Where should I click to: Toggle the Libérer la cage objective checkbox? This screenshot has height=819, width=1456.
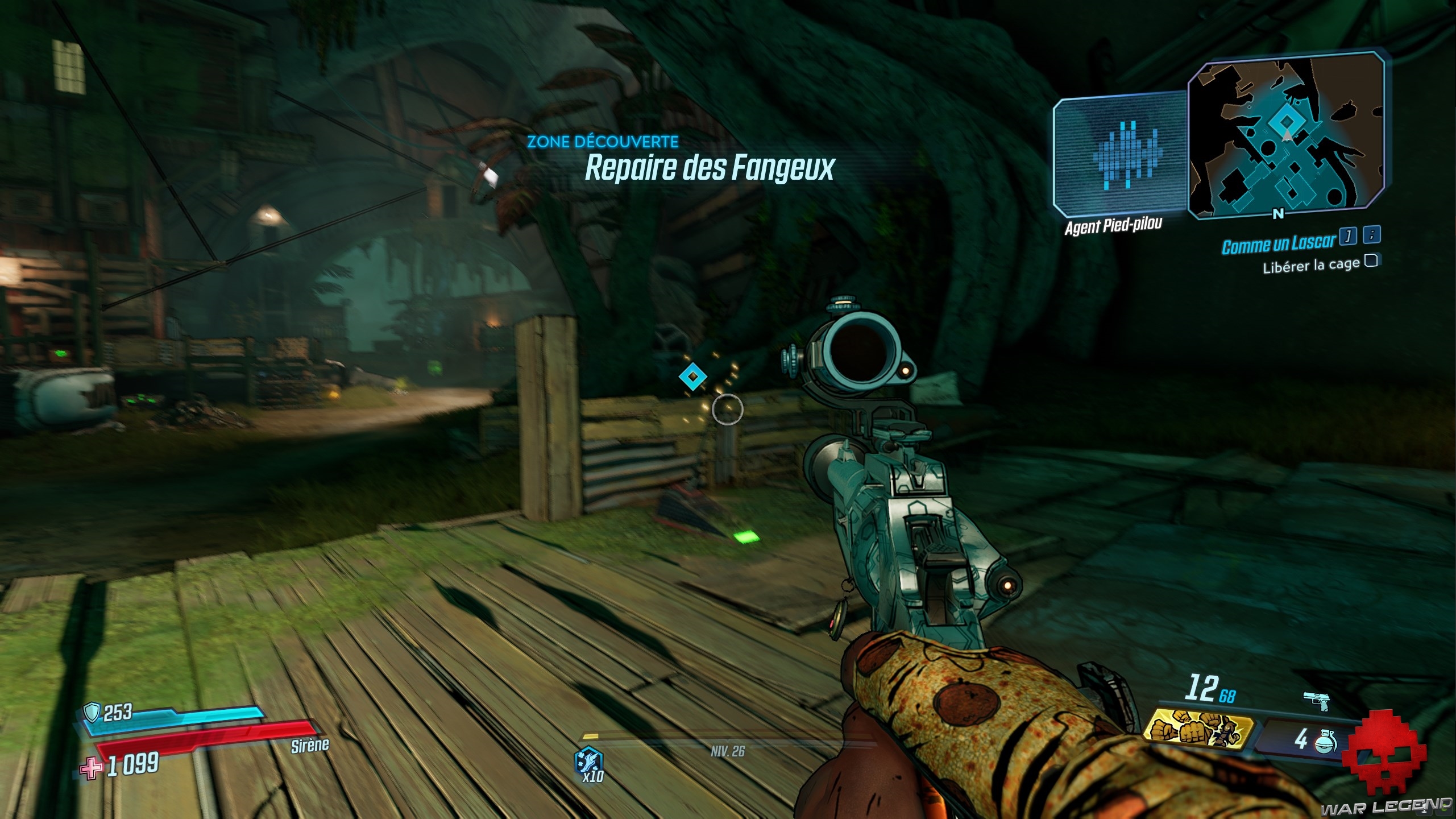click(1371, 261)
